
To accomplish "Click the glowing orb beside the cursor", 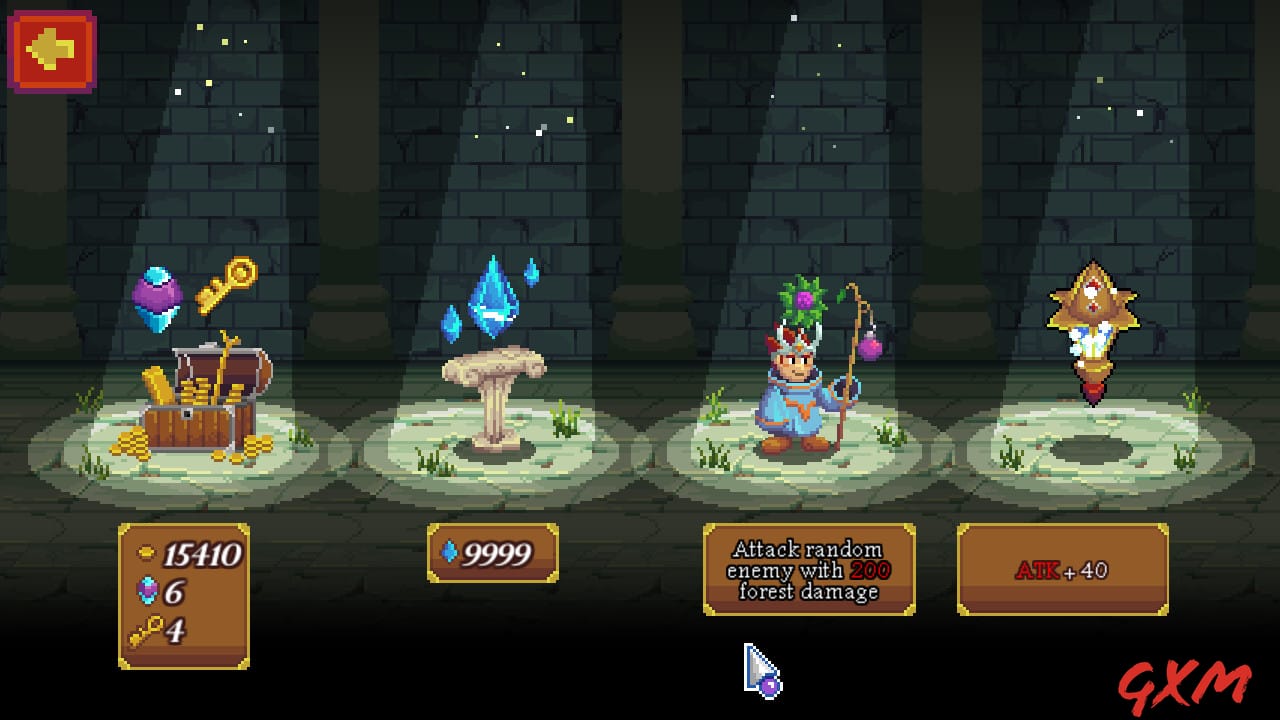I will pos(767,684).
